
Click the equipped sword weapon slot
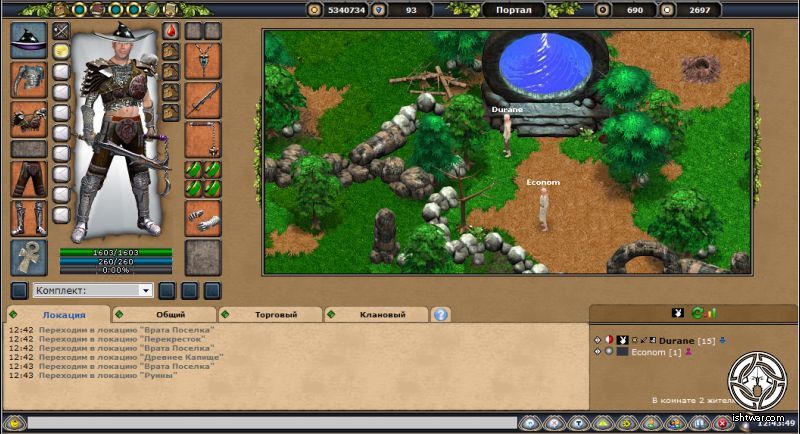pos(203,100)
